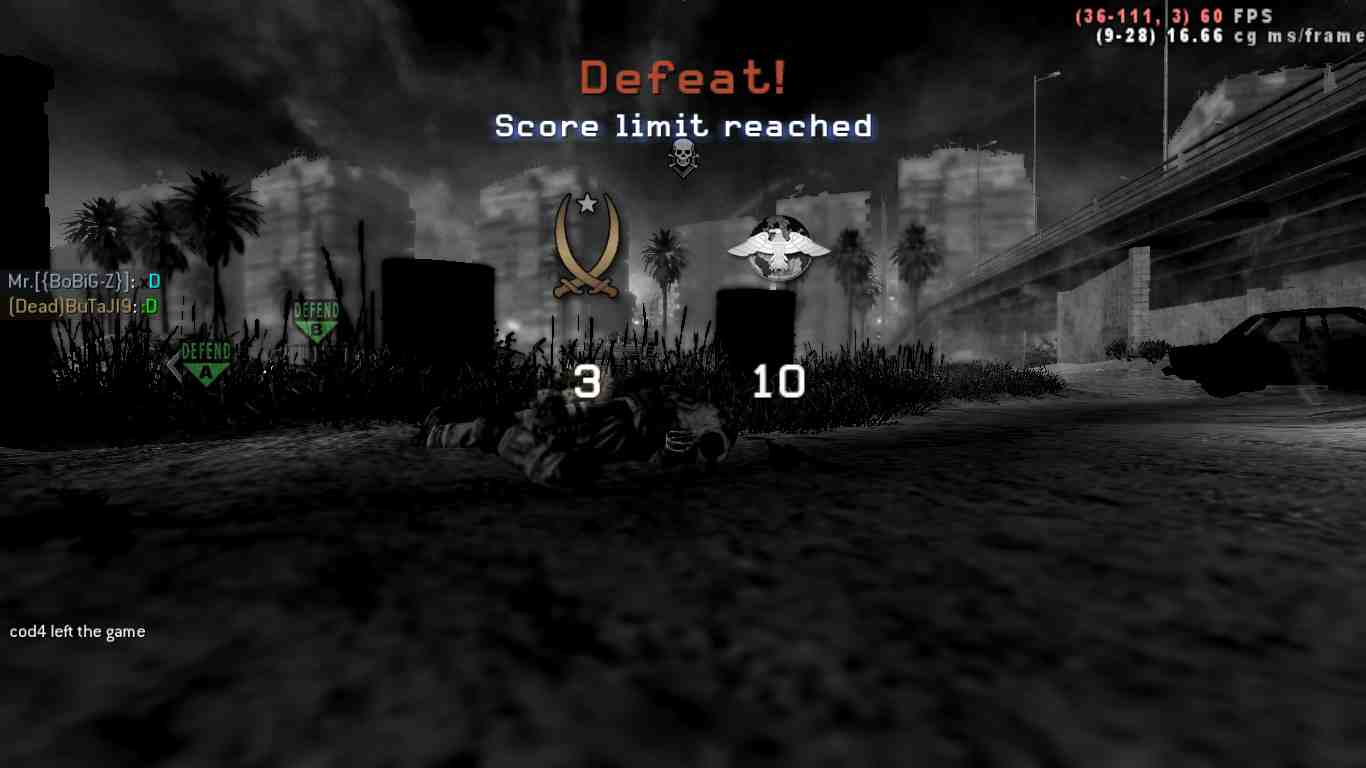Click the DEFEND A objective marker
The width and height of the screenshot is (1366, 768).
pos(207,355)
